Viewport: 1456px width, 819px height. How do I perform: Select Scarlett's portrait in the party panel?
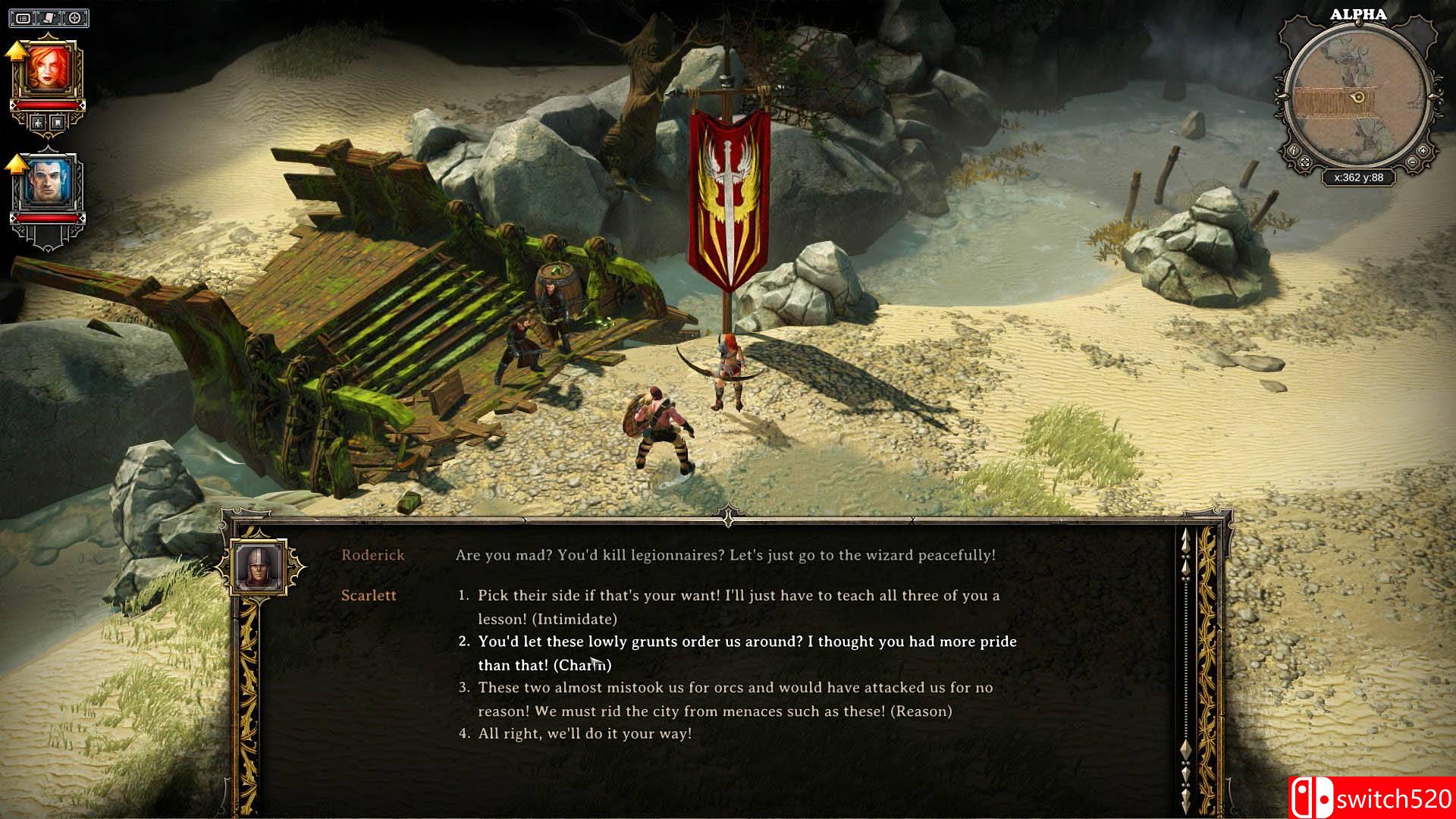(48, 67)
